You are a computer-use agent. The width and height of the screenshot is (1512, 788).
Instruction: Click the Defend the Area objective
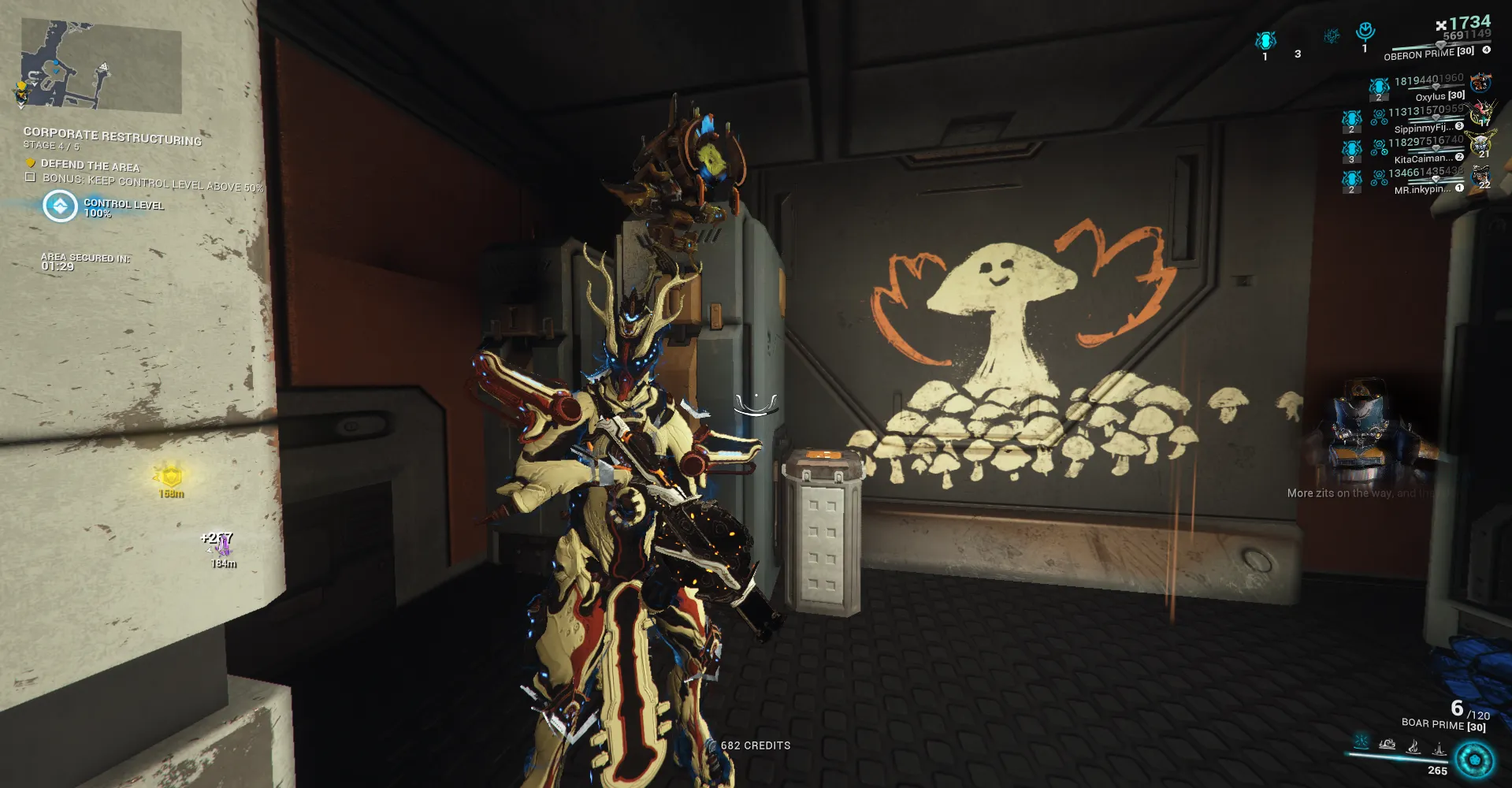coord(90,165)
